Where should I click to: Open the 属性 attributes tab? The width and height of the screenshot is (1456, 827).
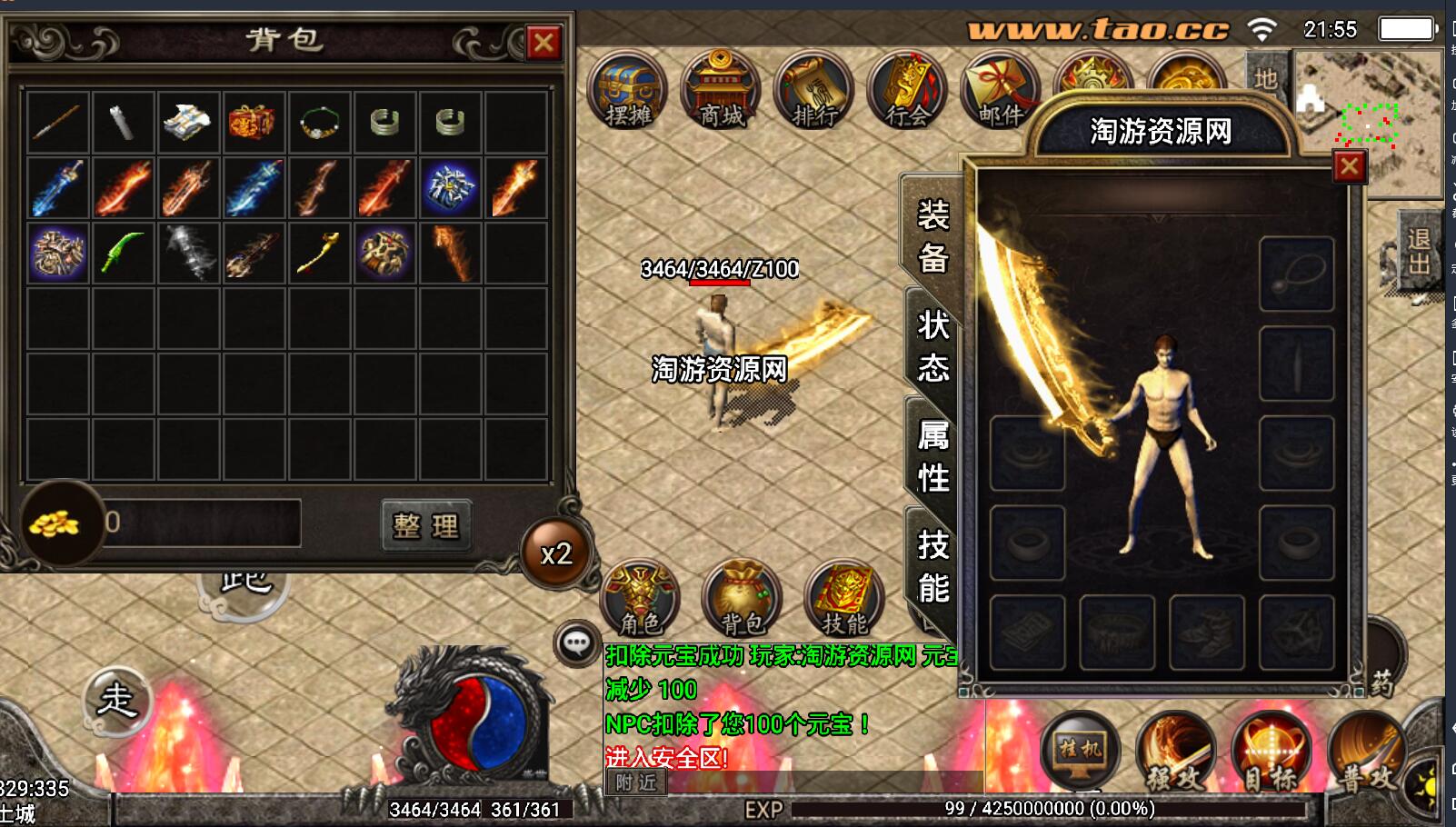coord(933,456)
